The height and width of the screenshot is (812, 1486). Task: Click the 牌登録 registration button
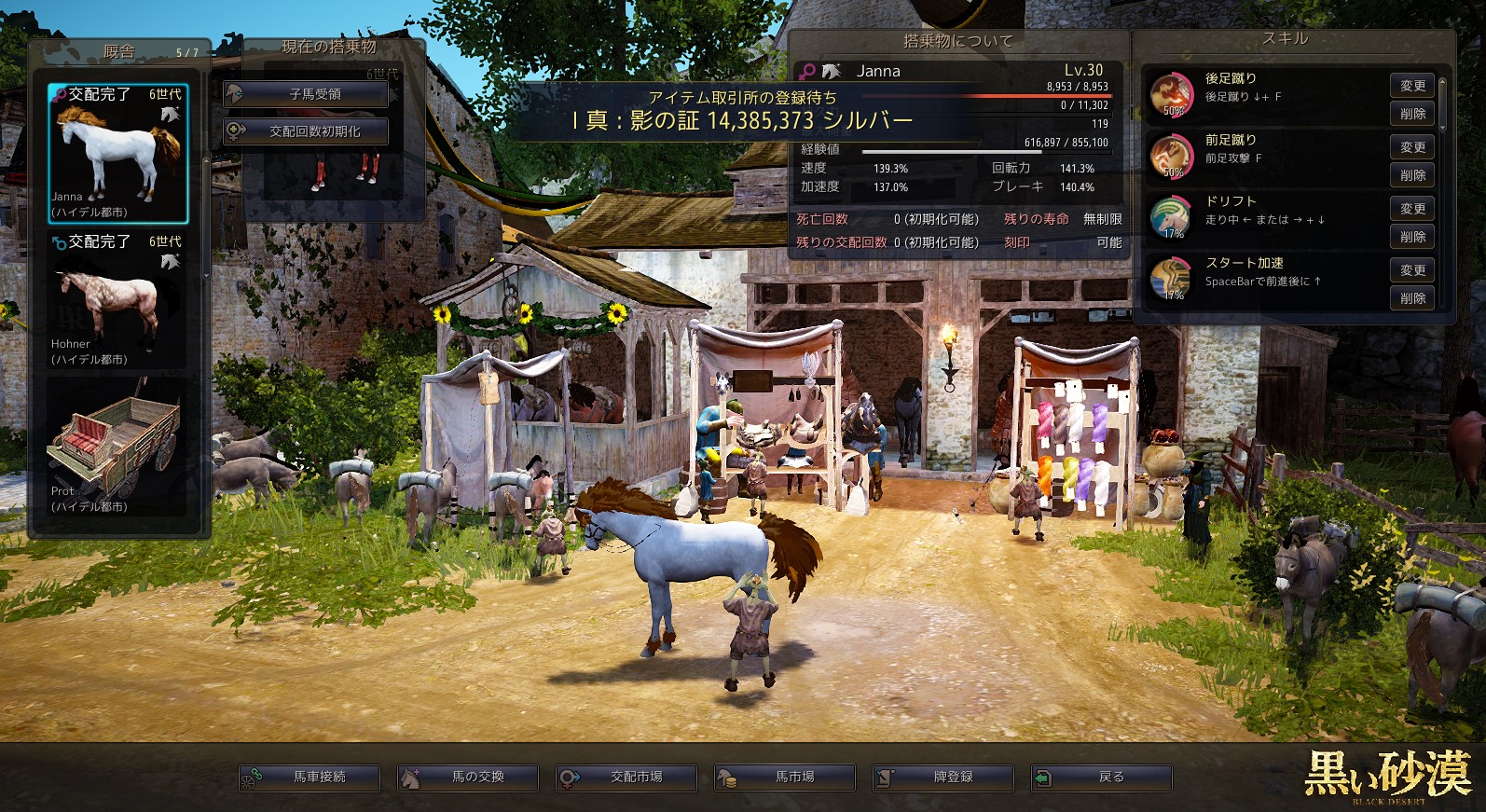(x=943, y=778)
